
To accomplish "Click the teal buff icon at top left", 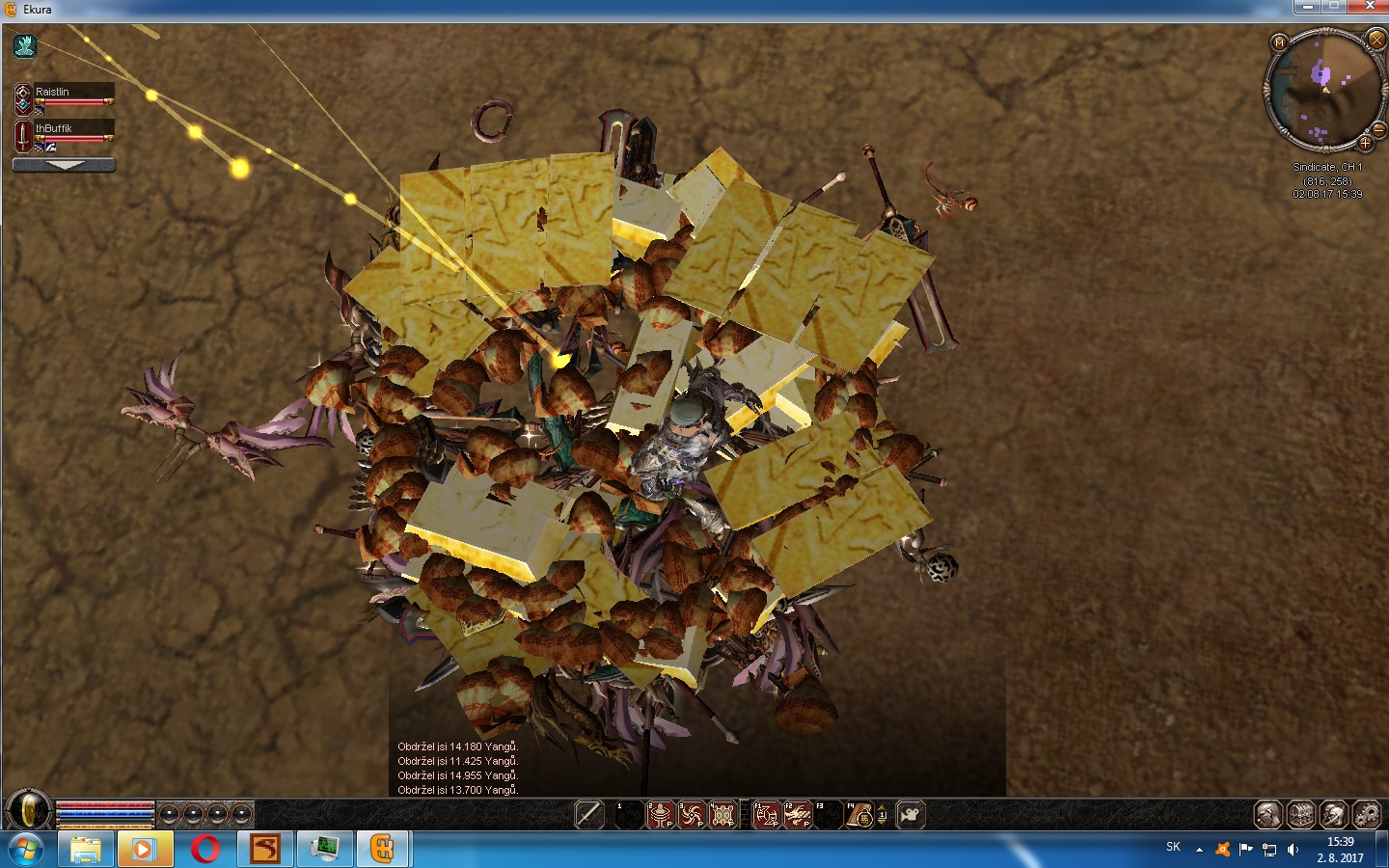I will pyautogui.click(x=25, y=45).
